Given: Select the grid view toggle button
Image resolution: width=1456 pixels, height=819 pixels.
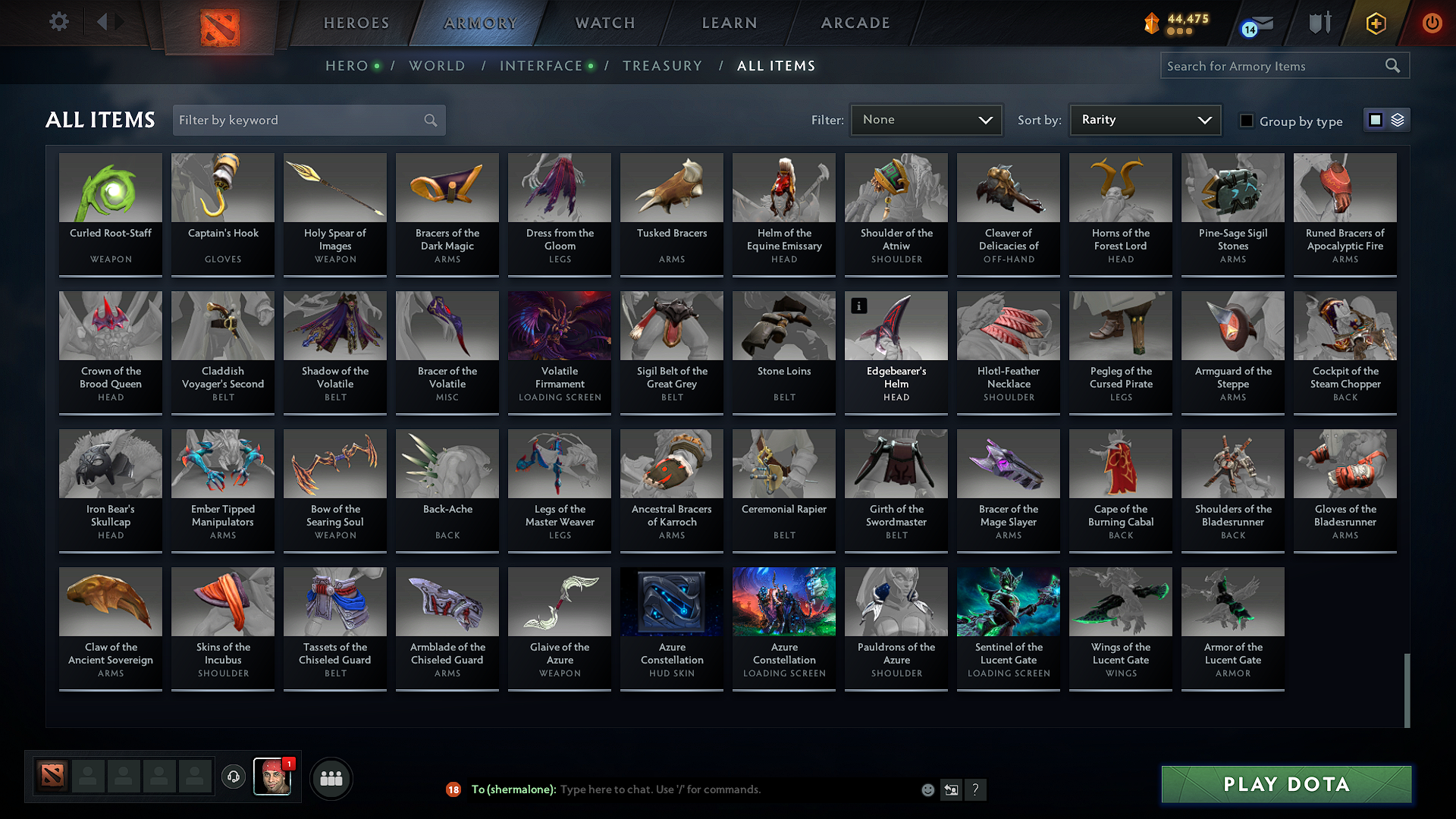Looking at the screenshot, I should [1376, 119].
